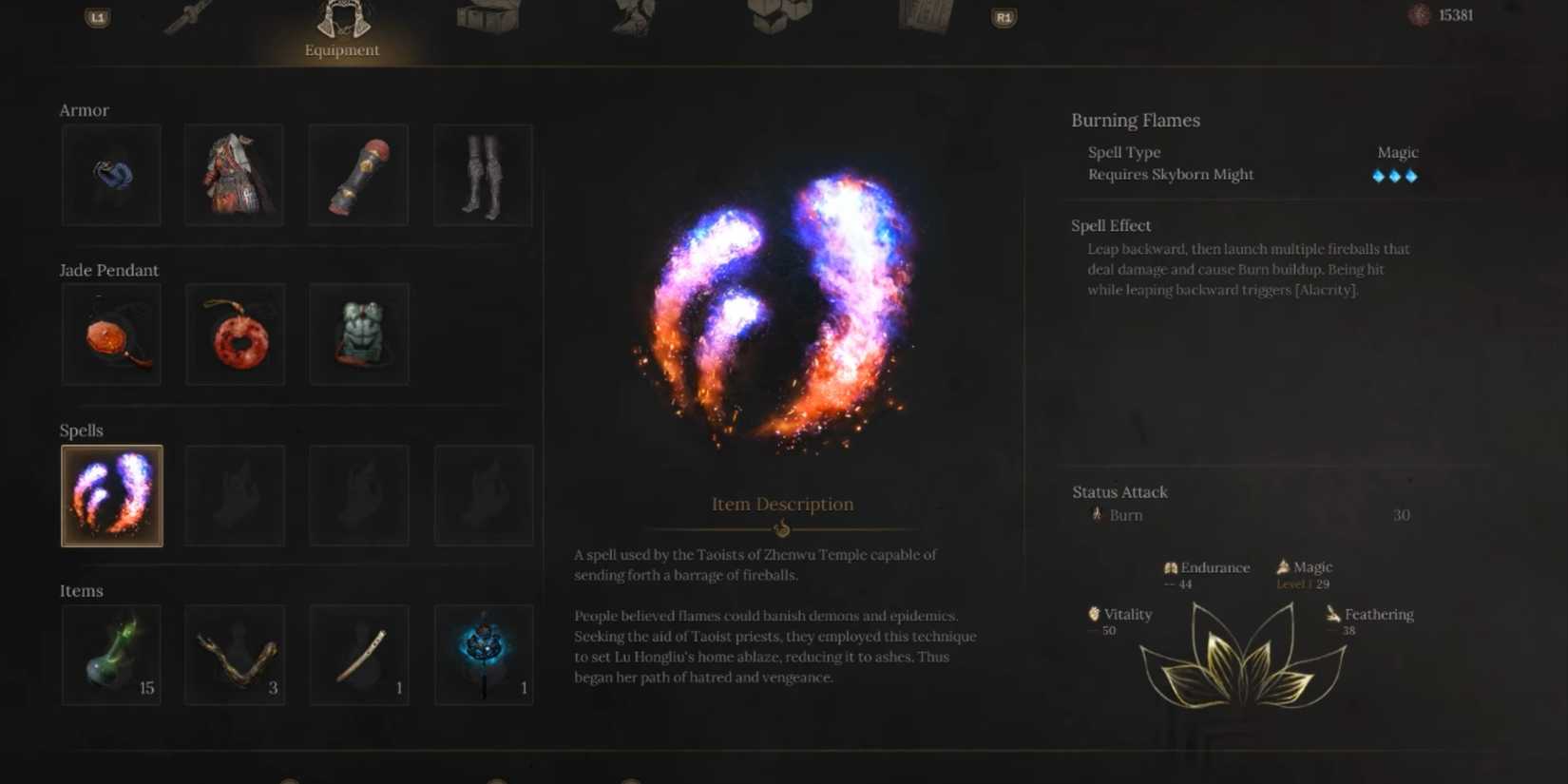Viewport: 1568px width, 784px height.
Task: Select the Burning Flames spell
Action: tap(111, 495)
